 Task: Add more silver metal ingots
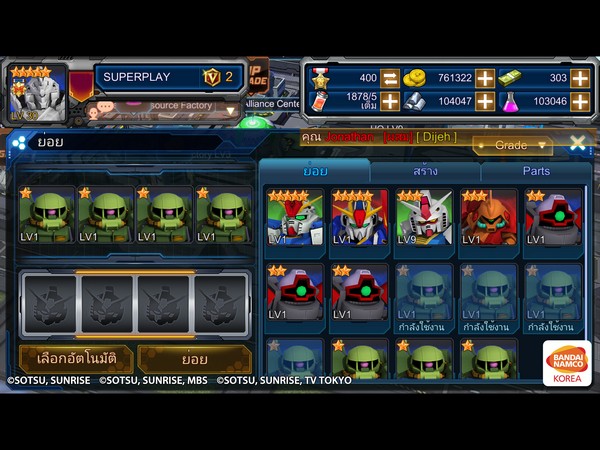[x=485, y=101]
